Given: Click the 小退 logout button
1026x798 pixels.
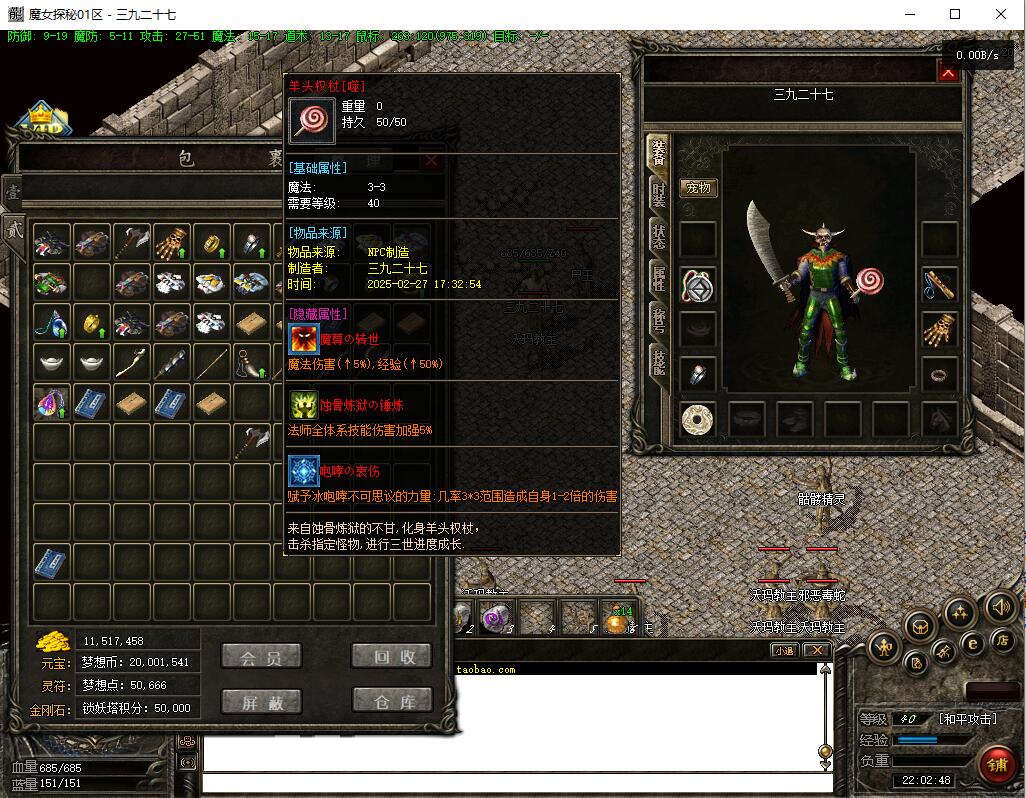Looking at the screenshot, I should tap(784, 650).
